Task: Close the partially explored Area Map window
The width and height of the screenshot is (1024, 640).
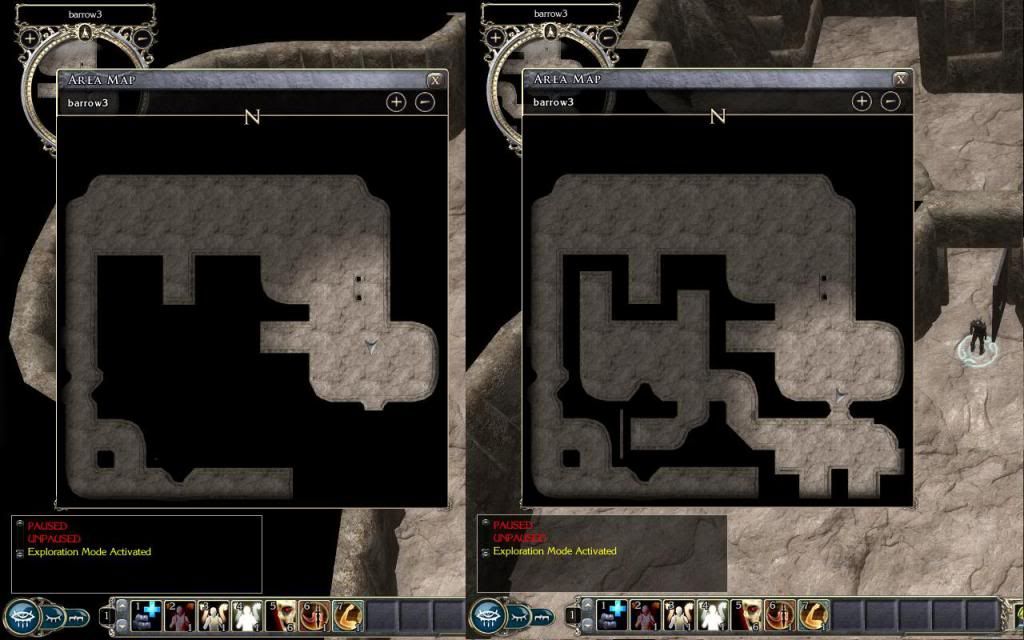Action: pyautogui.click(x=435, y=80)
